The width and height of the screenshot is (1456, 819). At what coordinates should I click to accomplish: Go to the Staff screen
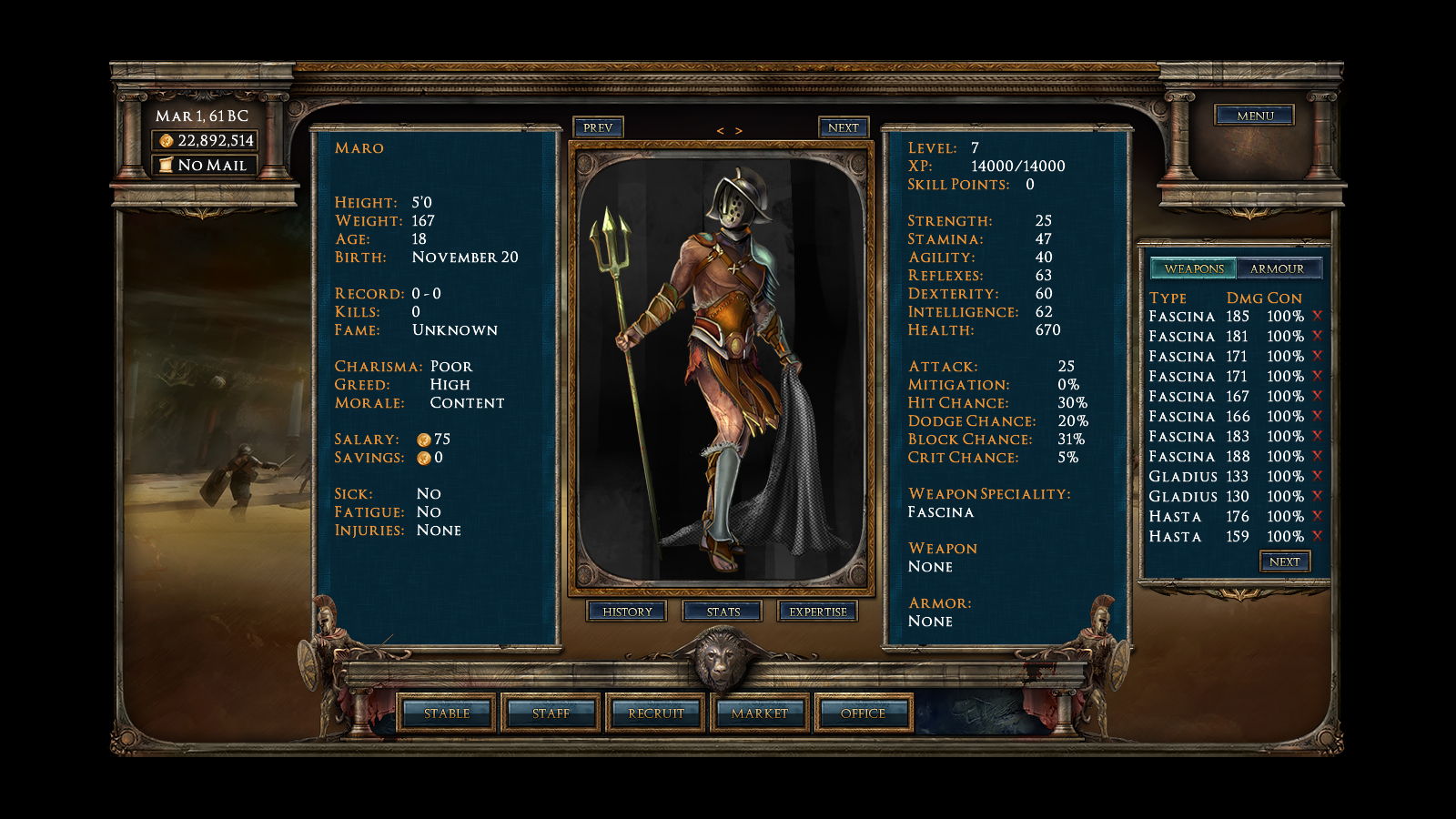coord(551,713)
